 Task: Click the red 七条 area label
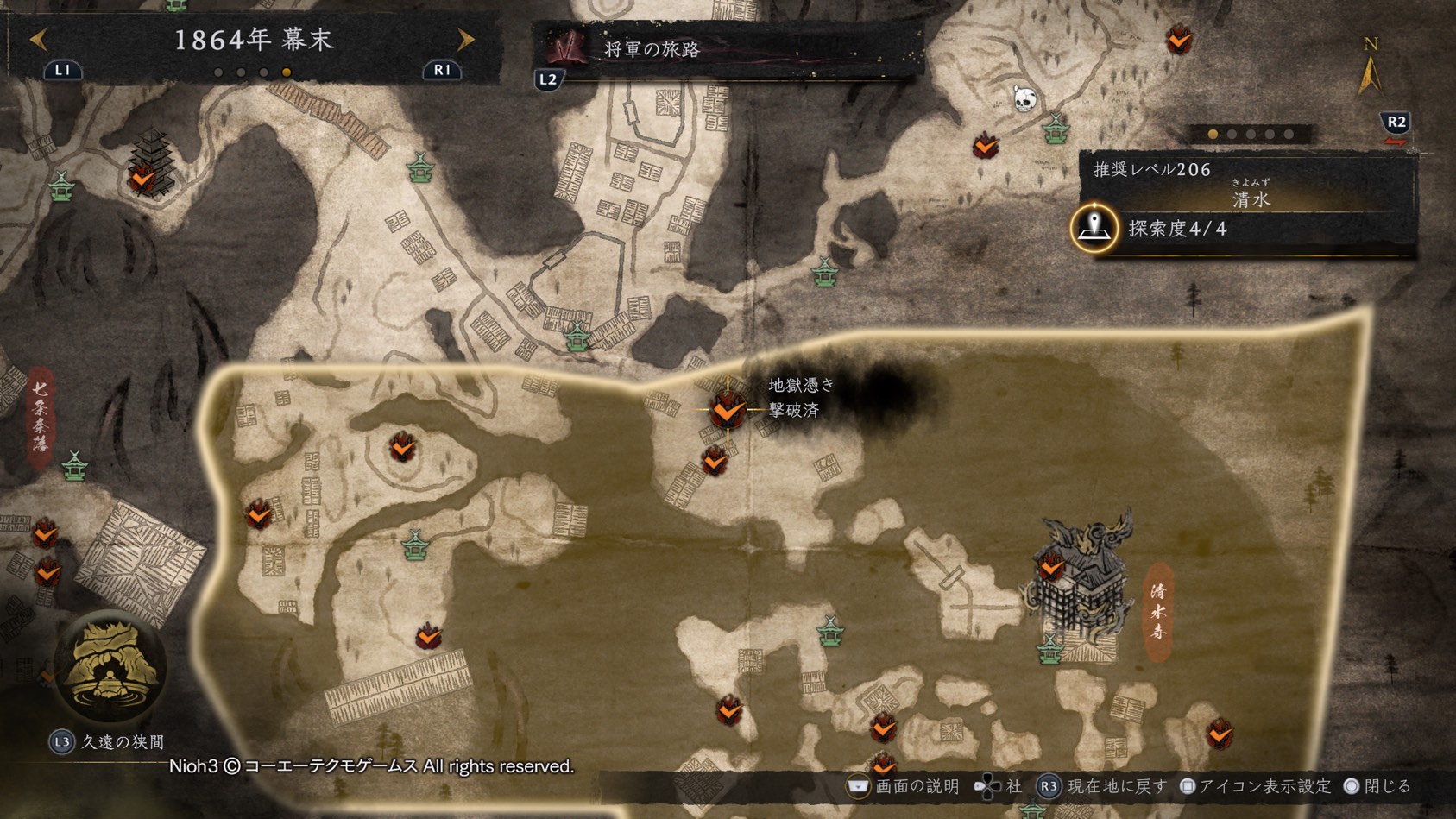coord(41,419)
